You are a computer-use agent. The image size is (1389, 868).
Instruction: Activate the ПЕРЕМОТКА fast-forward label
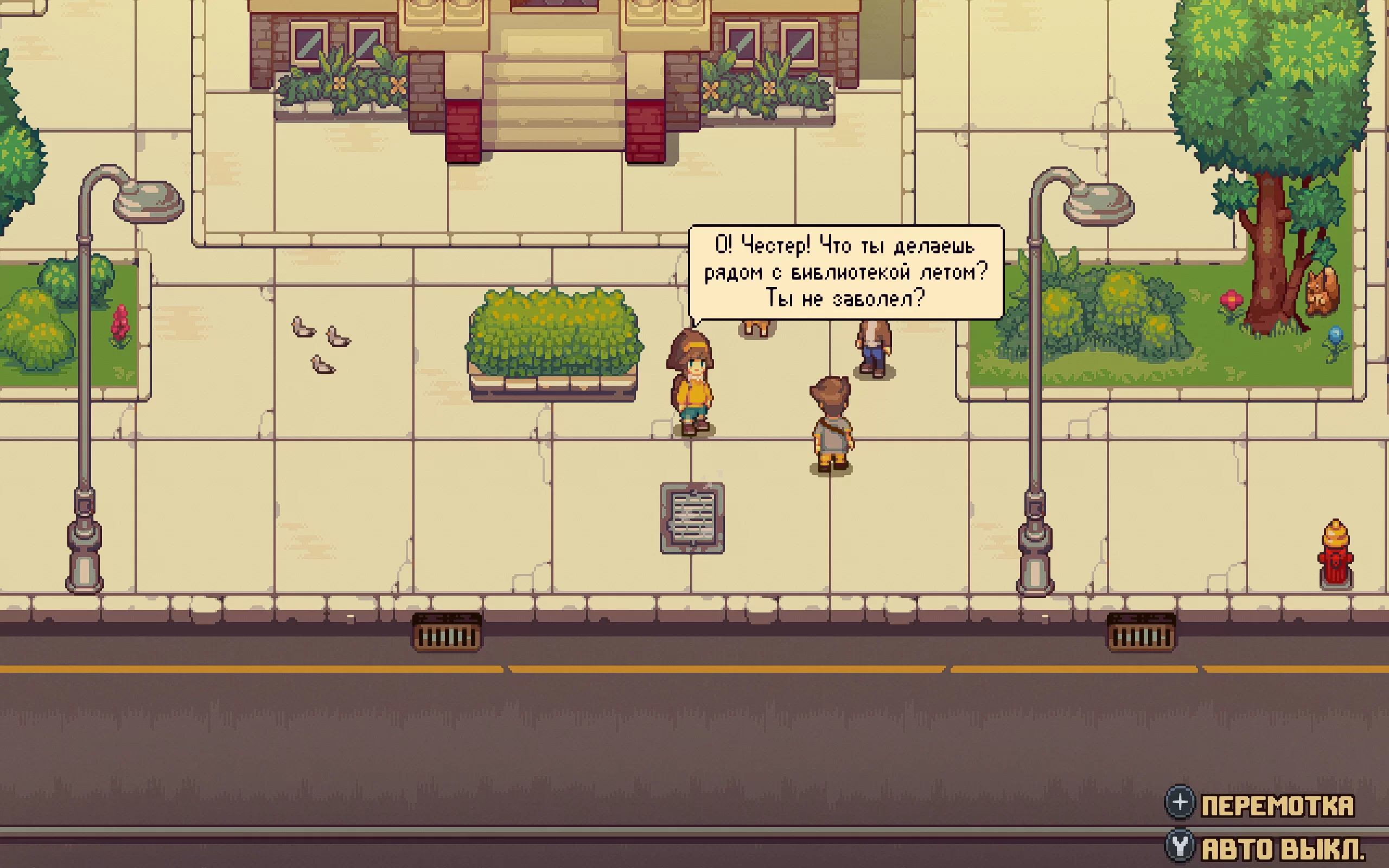[1277, 806]
